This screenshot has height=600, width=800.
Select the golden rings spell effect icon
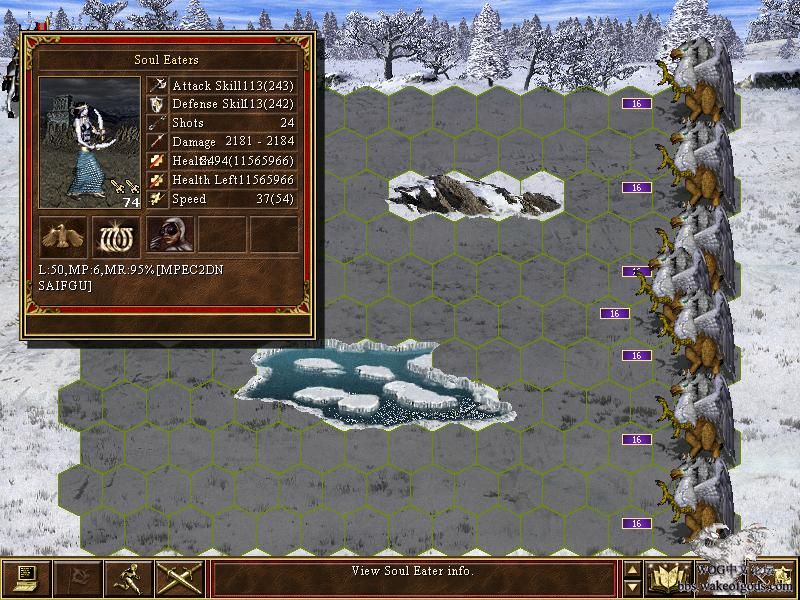(117, 235)
